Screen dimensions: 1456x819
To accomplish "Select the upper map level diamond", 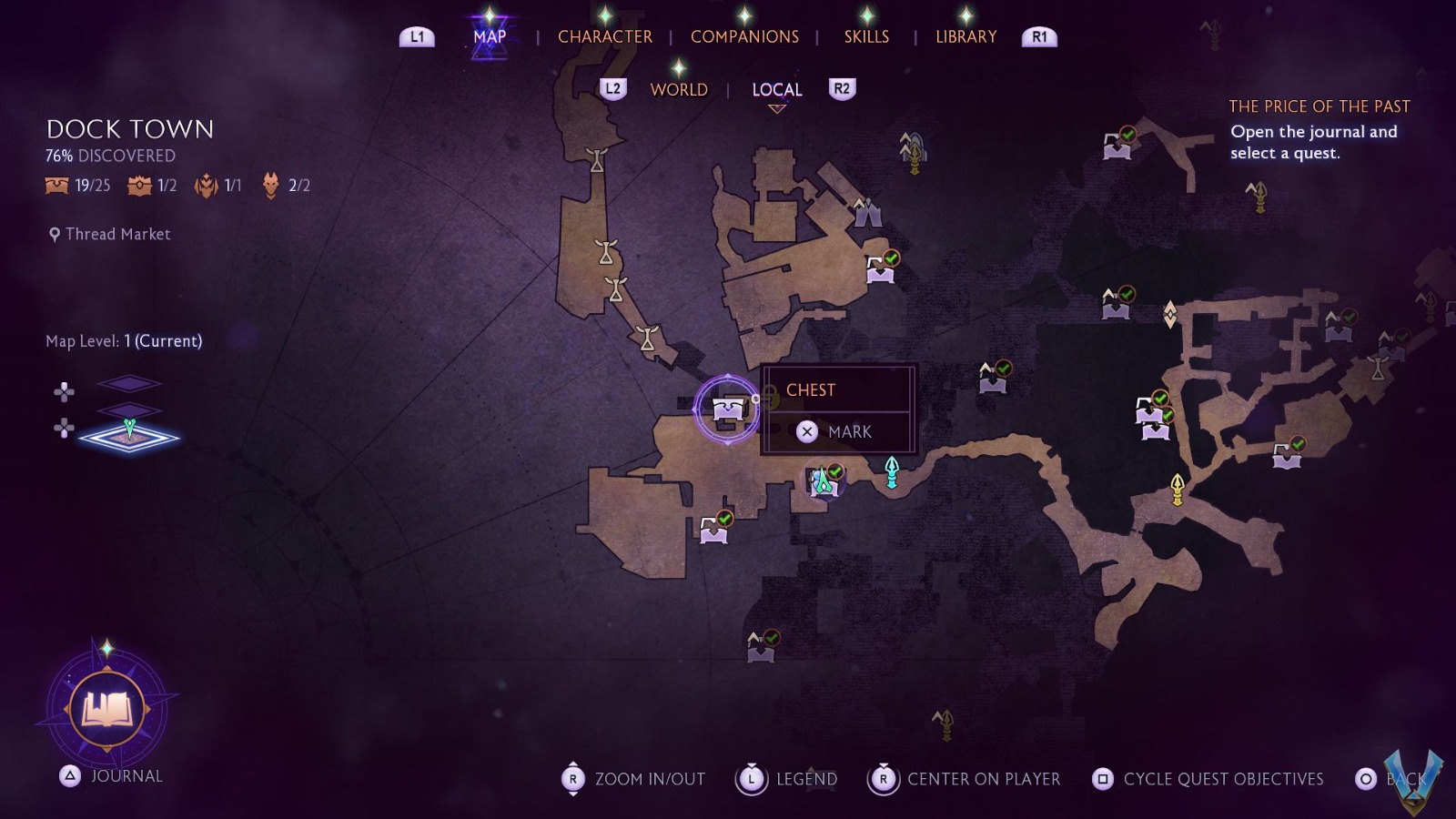I will point(129,383).
